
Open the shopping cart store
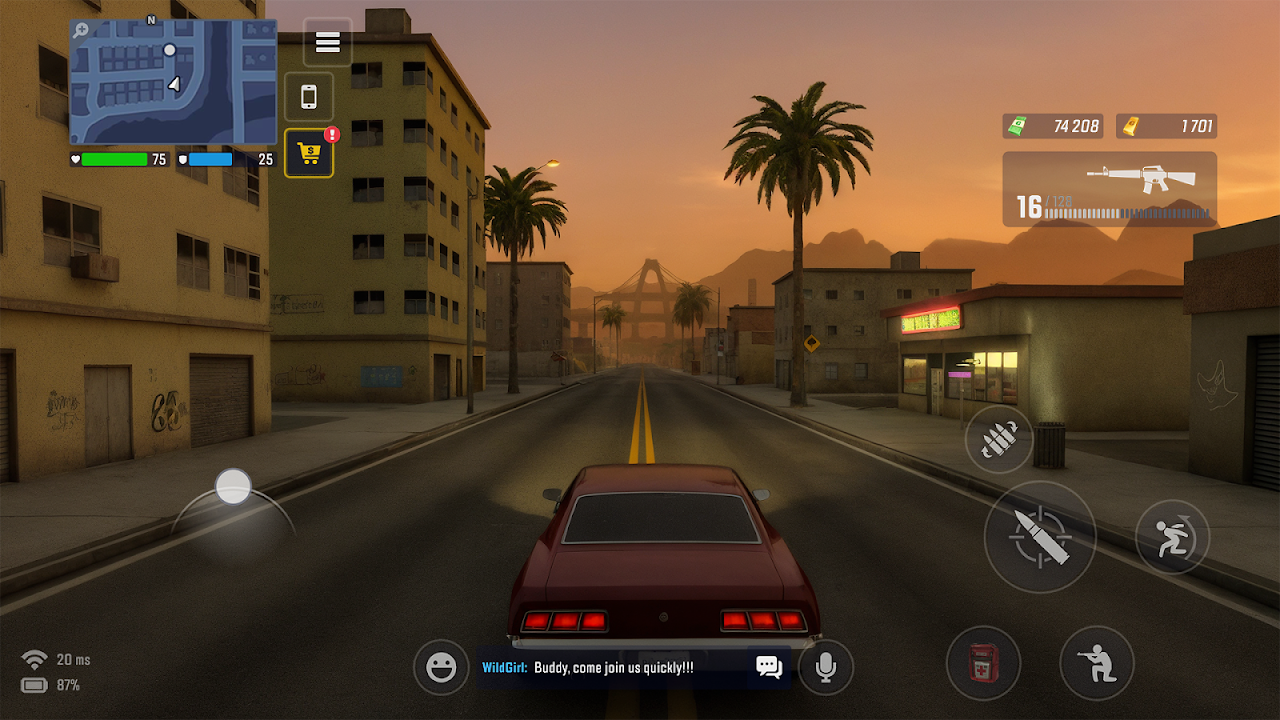coord(309,153)
